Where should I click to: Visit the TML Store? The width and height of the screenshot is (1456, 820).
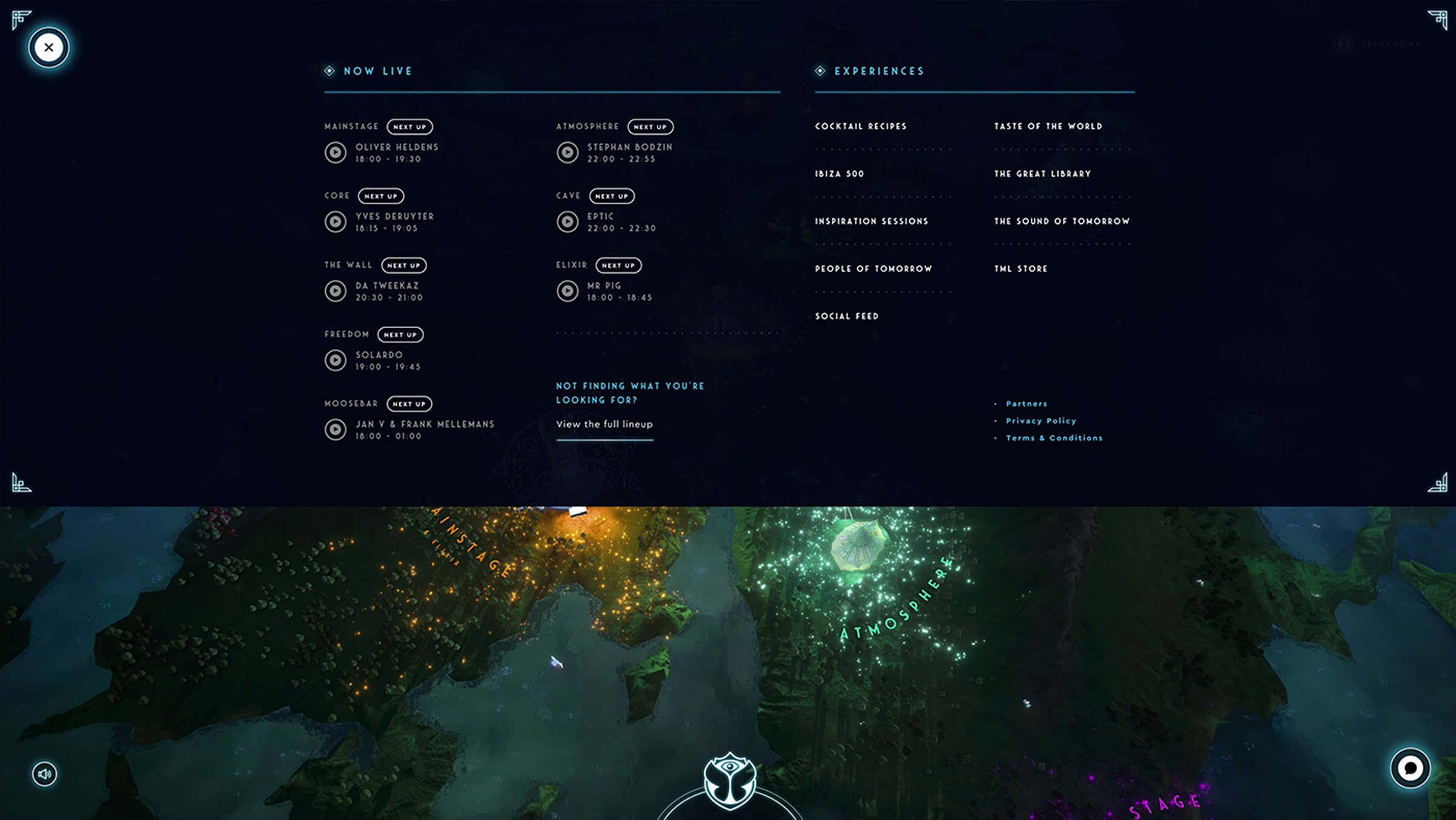click(x=1020, y=269)
